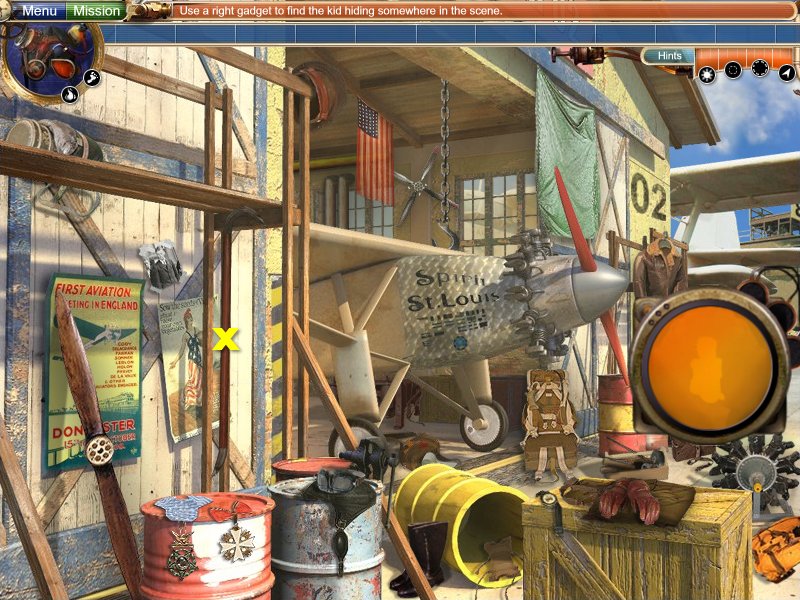Viewport: 800px width, 600px height.
Task: Select the flame gadget icon
Action: click(70, 95)
